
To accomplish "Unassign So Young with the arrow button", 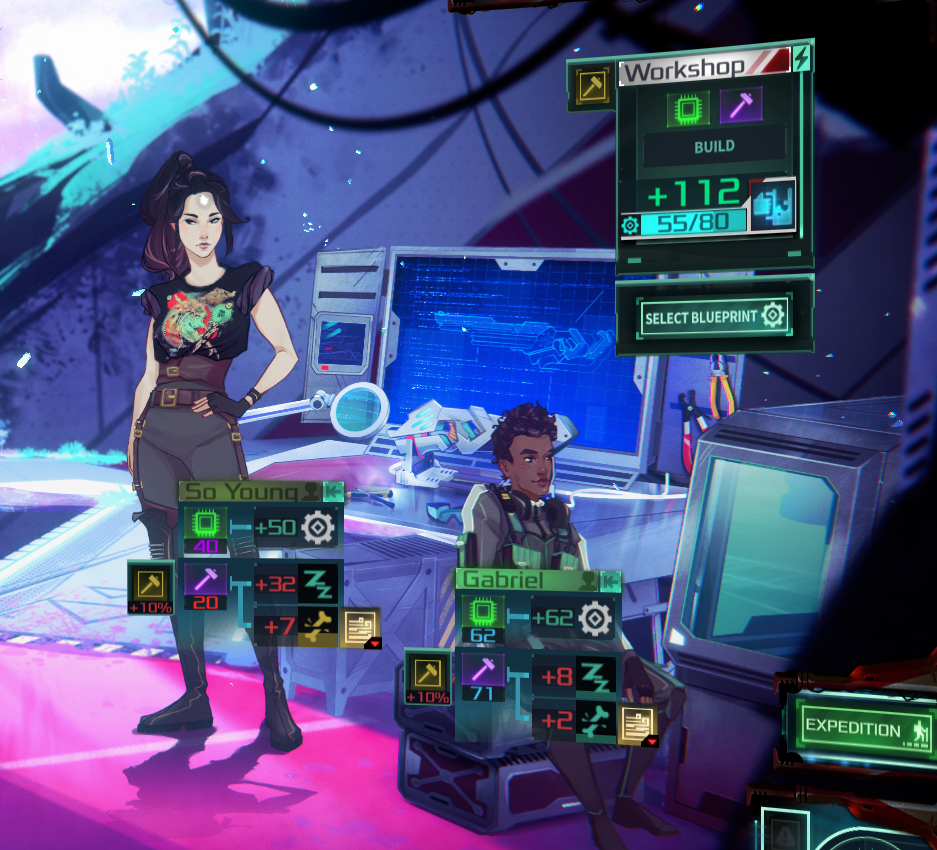I will [x=333, y=491].
